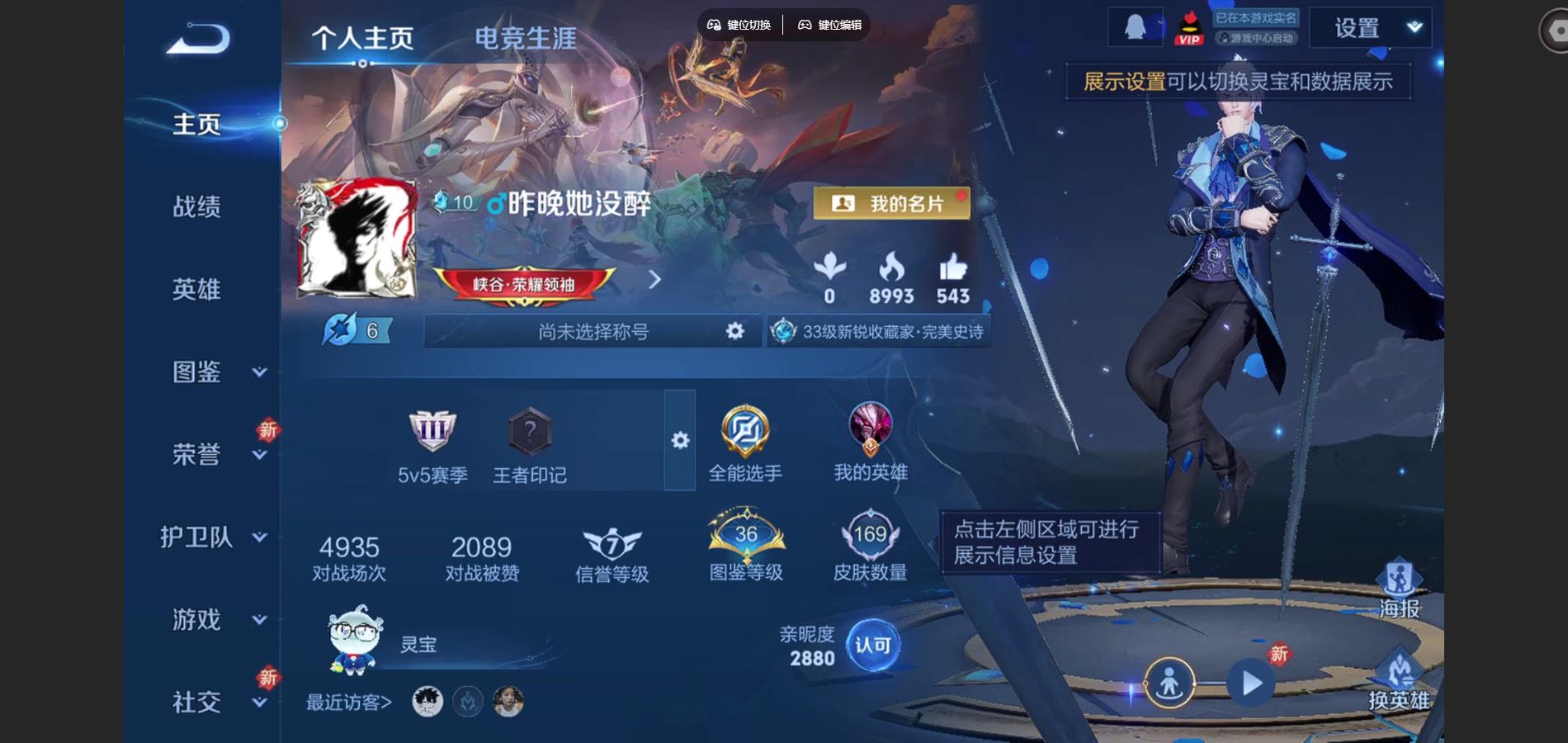This screenshot has height=743, width=1568.
Task: Open the 设置 dropdown
Action: 1371,28
